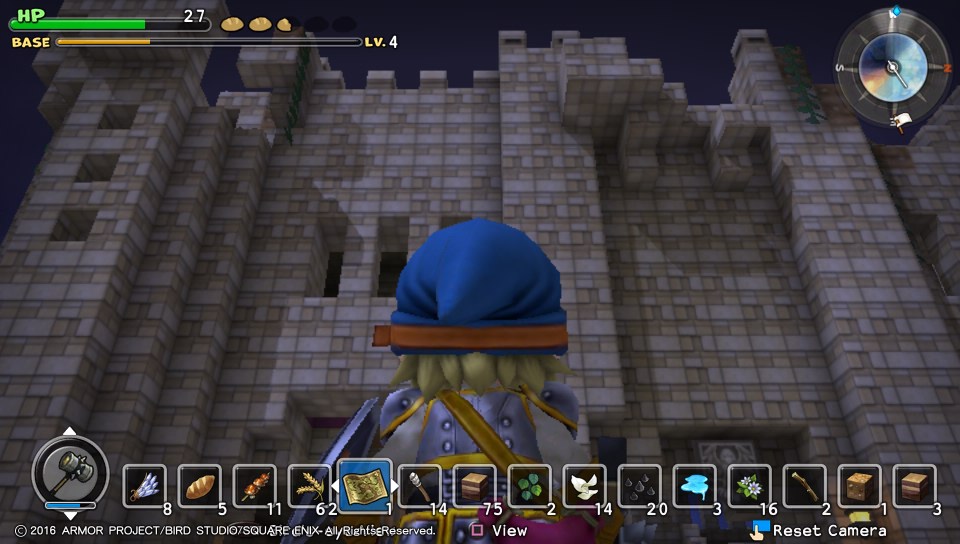This screenshot has width=960, height=544.
Task: Select the meat skewer hotbar slot
Action: coord(255,487)
